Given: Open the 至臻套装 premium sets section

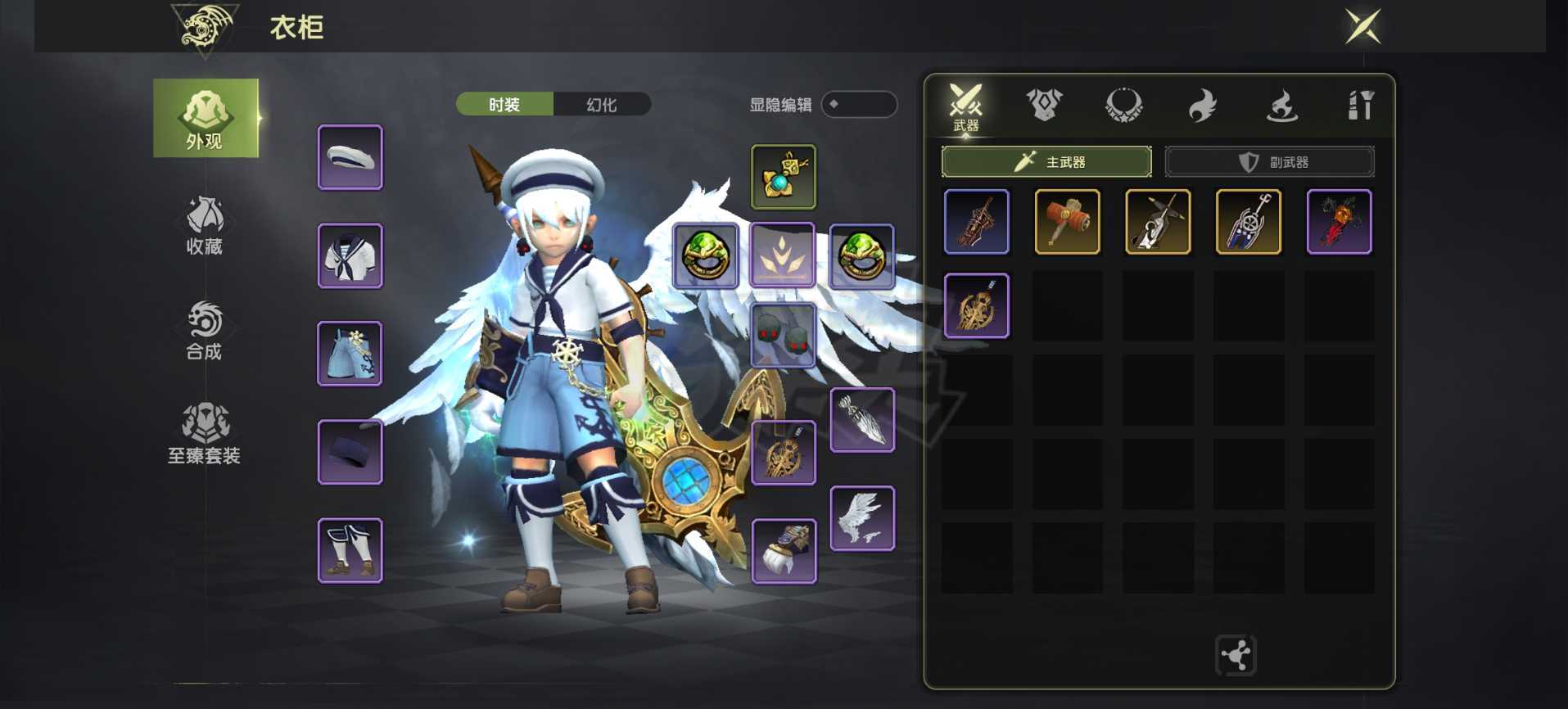Looking at the screenshot, I should point(205,434).
